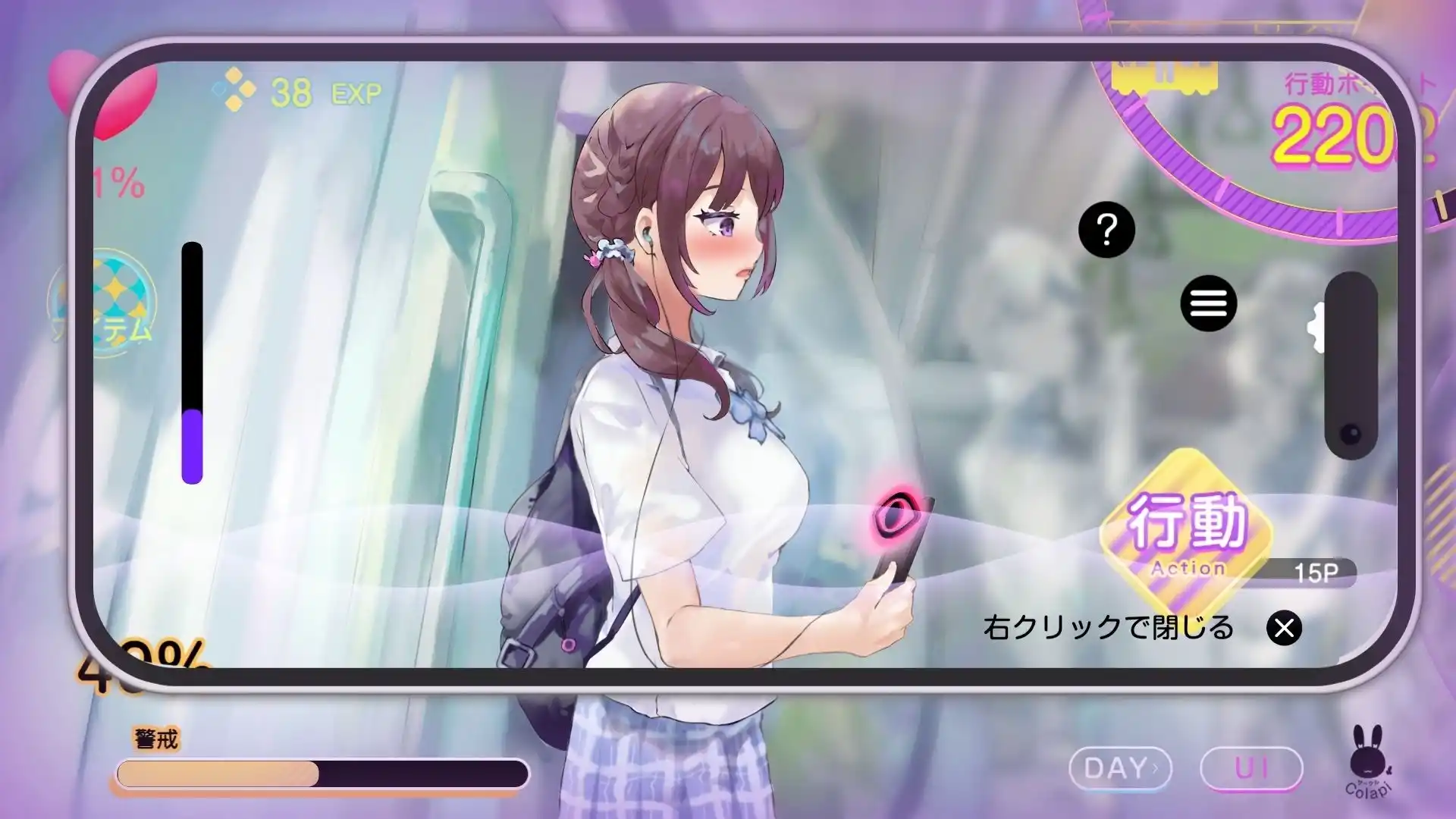1456x819 pixels.
Task: Open the help with question mark icon
Action: tap(1106, 229)
